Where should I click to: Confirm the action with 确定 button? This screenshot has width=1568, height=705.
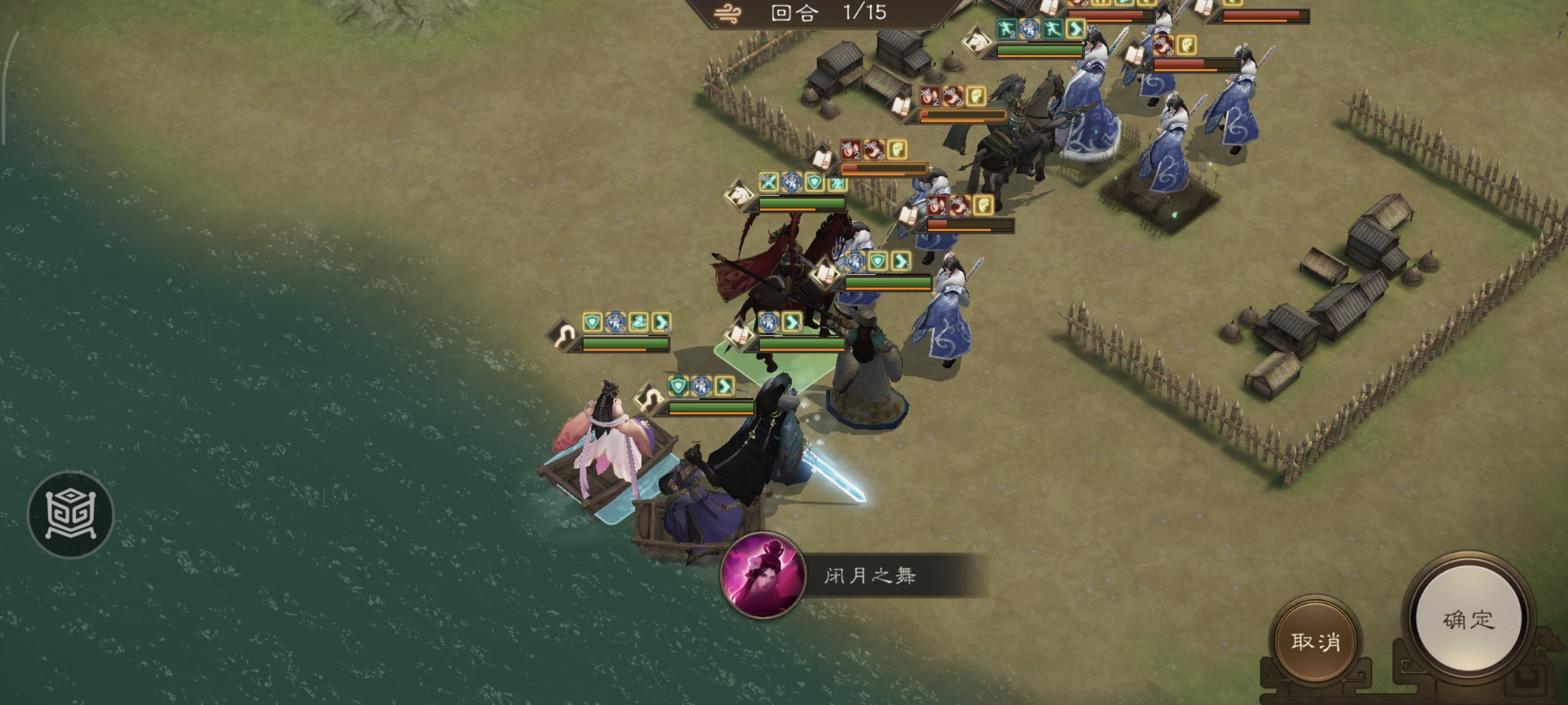tap(1468, 620)
